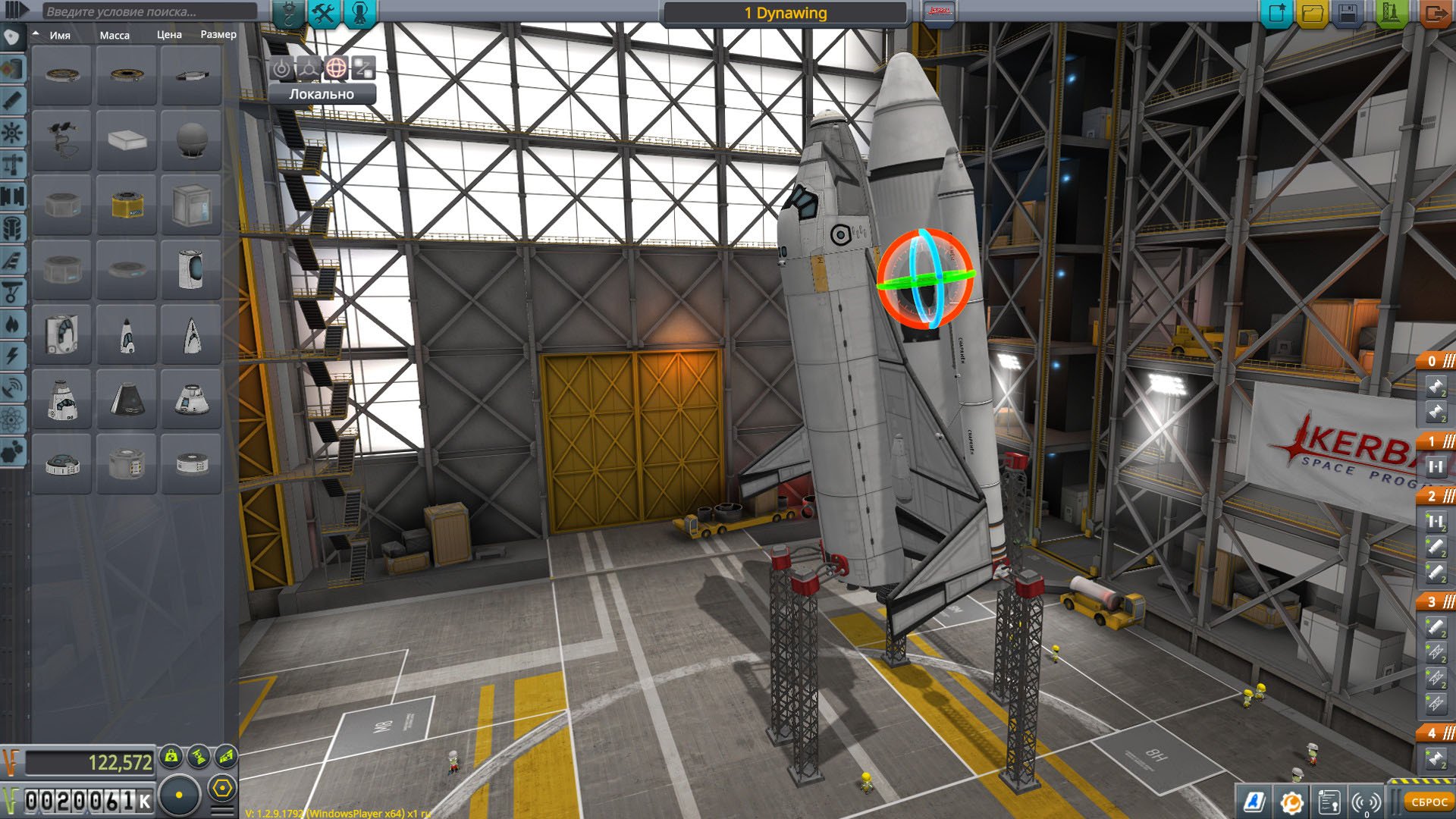The image size is (1456, 819).
Task: Save the vessel with the floppy disk button
Action: [x=1348, y=13]
